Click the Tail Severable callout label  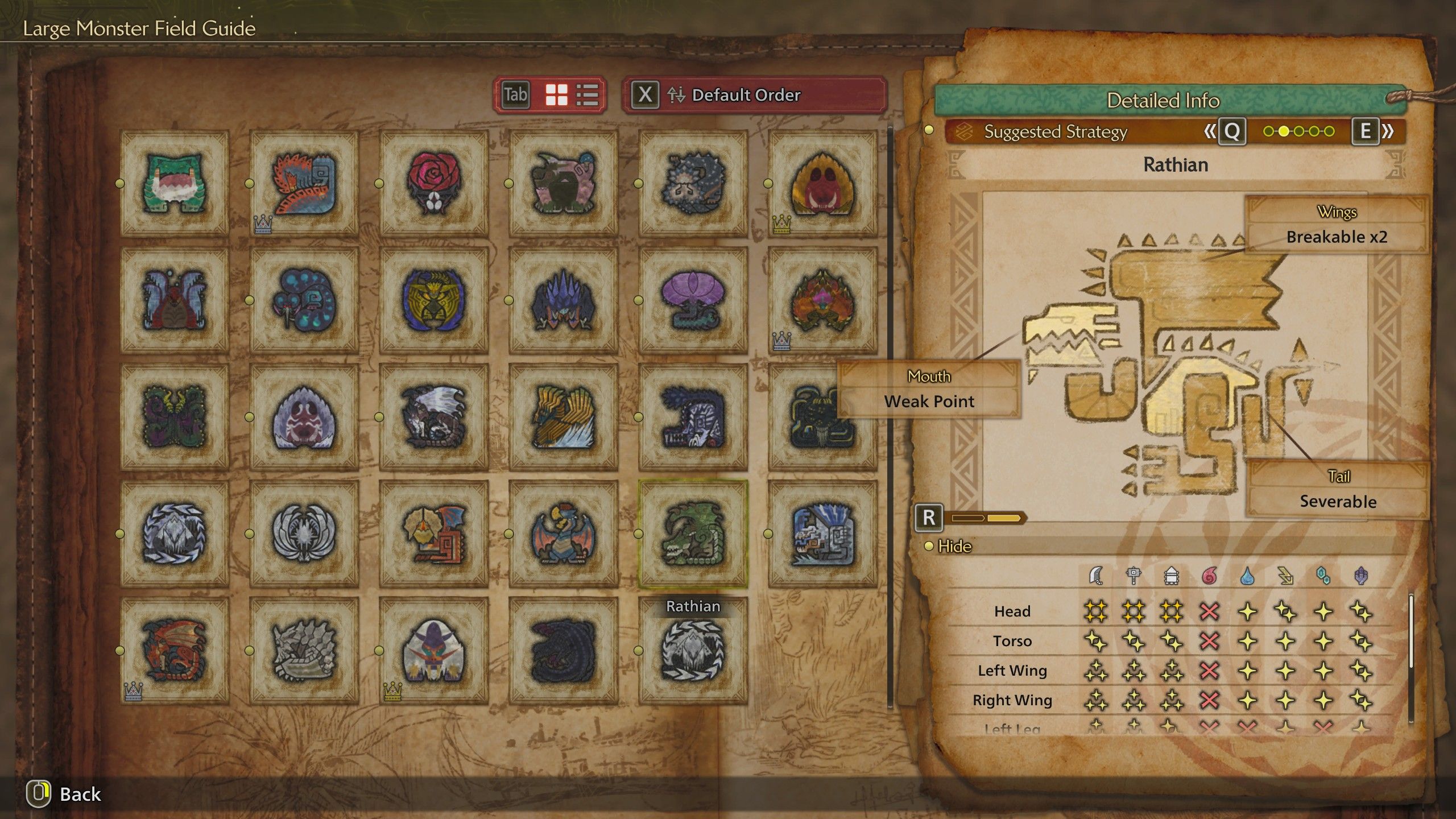pyautogui.click(x=1338, y=489)
